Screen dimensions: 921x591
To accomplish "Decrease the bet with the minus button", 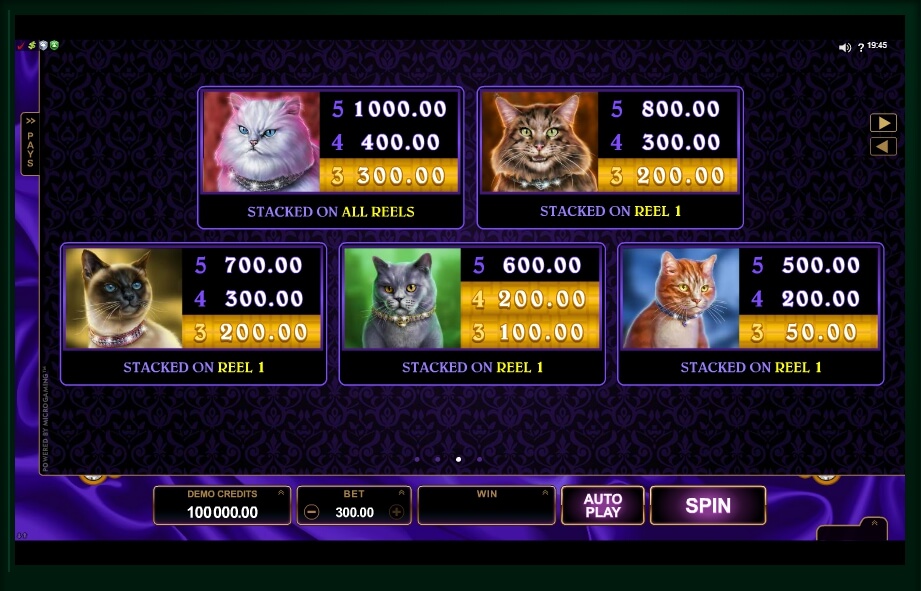I will coord(312,512).
